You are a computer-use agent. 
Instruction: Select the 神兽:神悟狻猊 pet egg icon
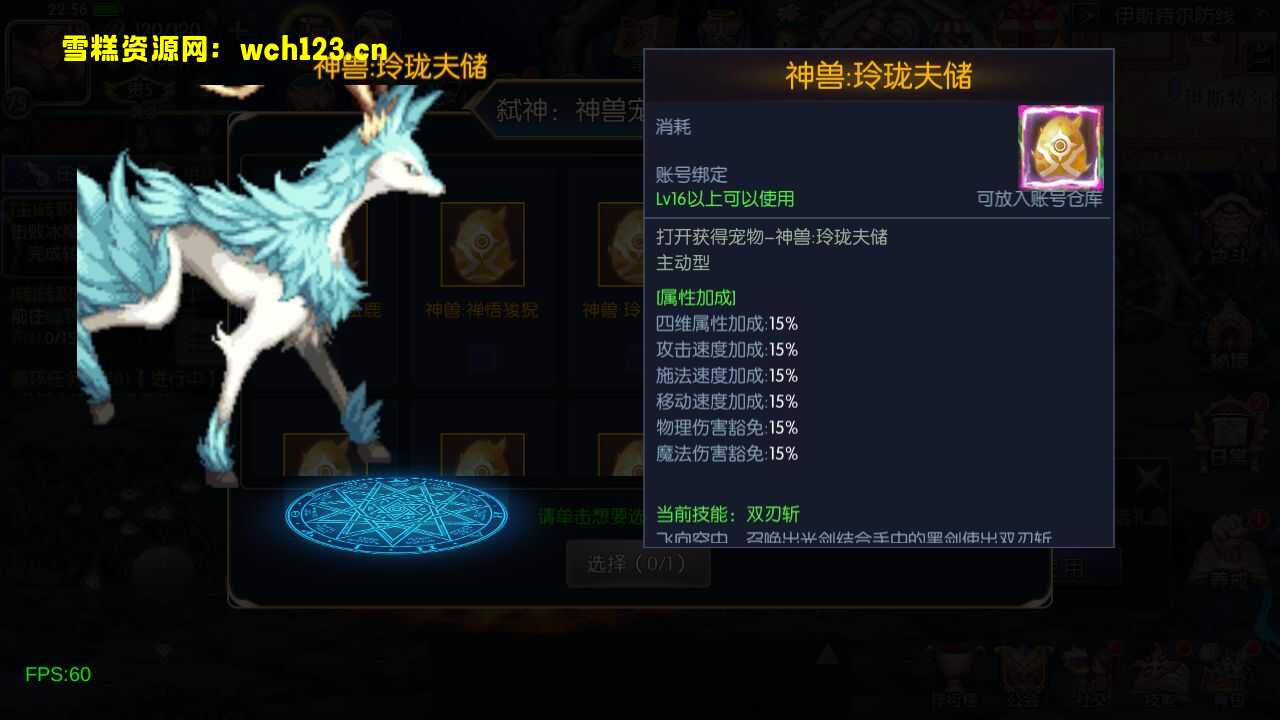(483, 243)
